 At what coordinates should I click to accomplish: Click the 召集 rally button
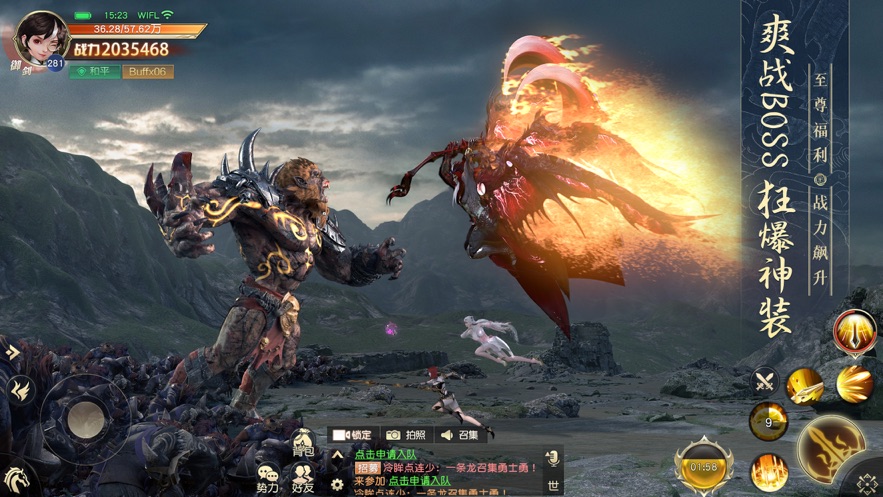click(x=461, y=435)
